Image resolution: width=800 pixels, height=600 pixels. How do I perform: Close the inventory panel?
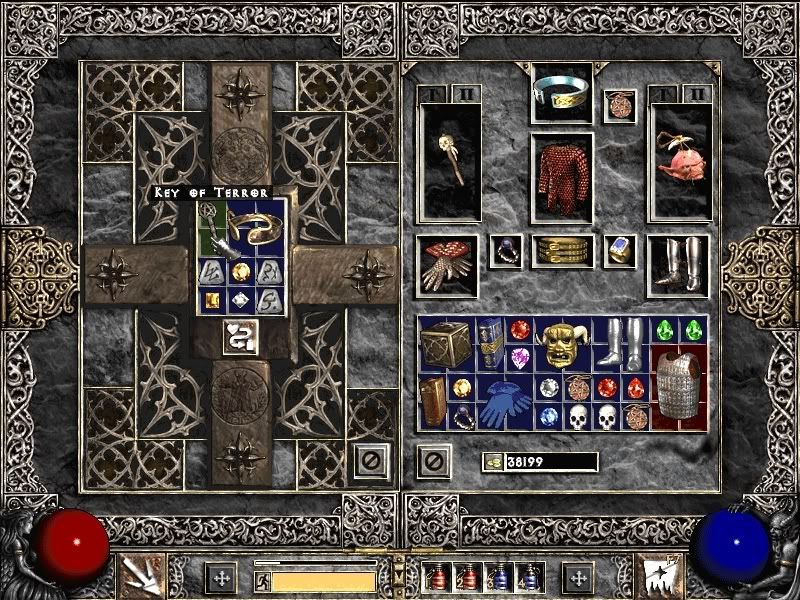[x=432, y=461]
